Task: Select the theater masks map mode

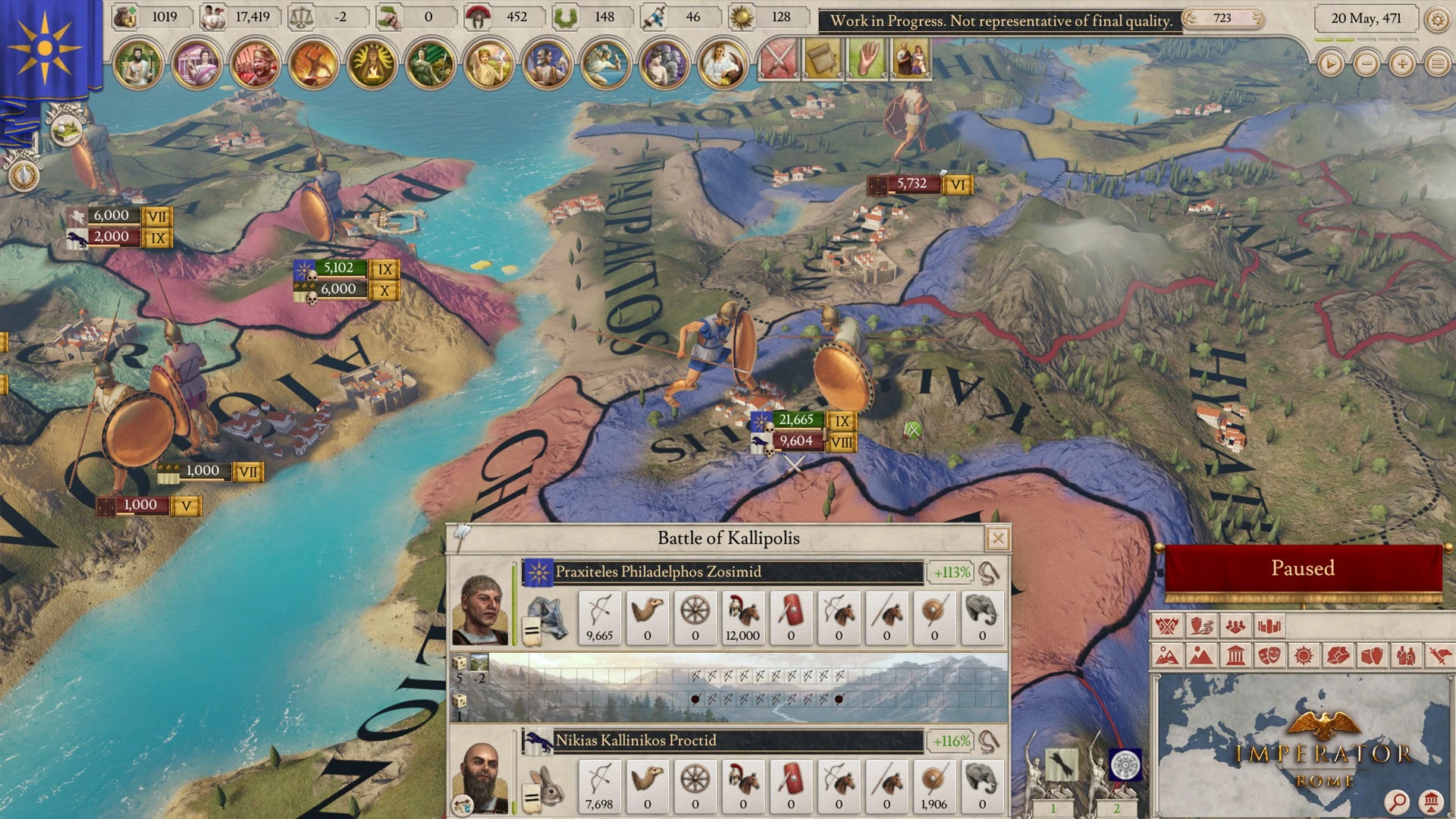Action: point(1269,655)
